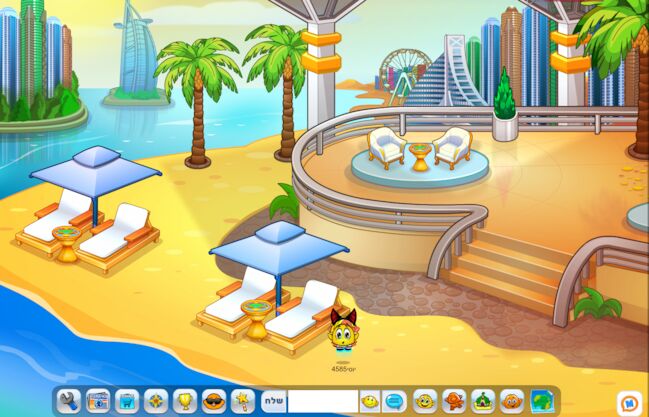Click the compass star icon
Viewport: 649px width, 417px height.
156,401
